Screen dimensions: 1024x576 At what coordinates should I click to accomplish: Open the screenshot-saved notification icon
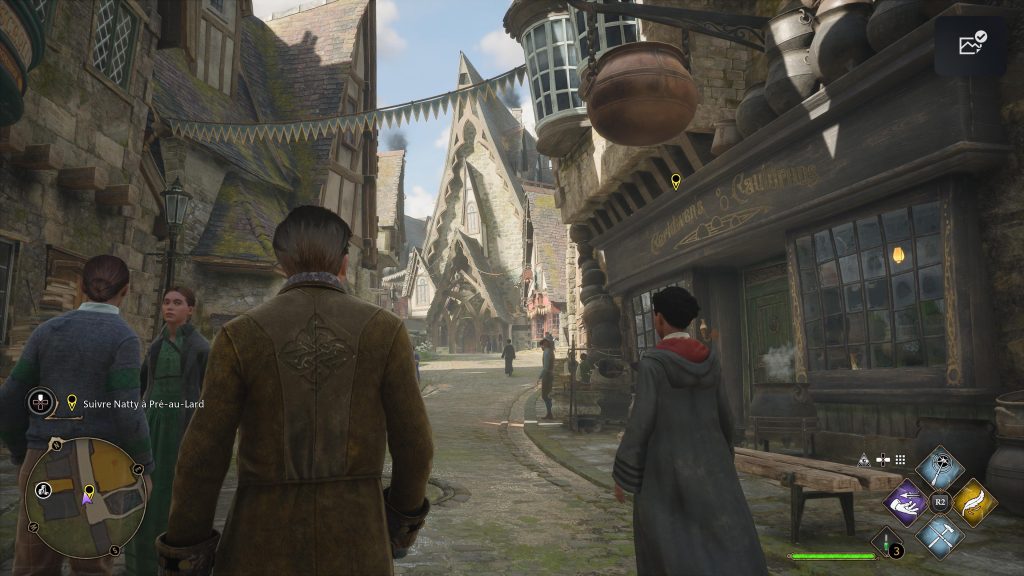pos(970,45)
